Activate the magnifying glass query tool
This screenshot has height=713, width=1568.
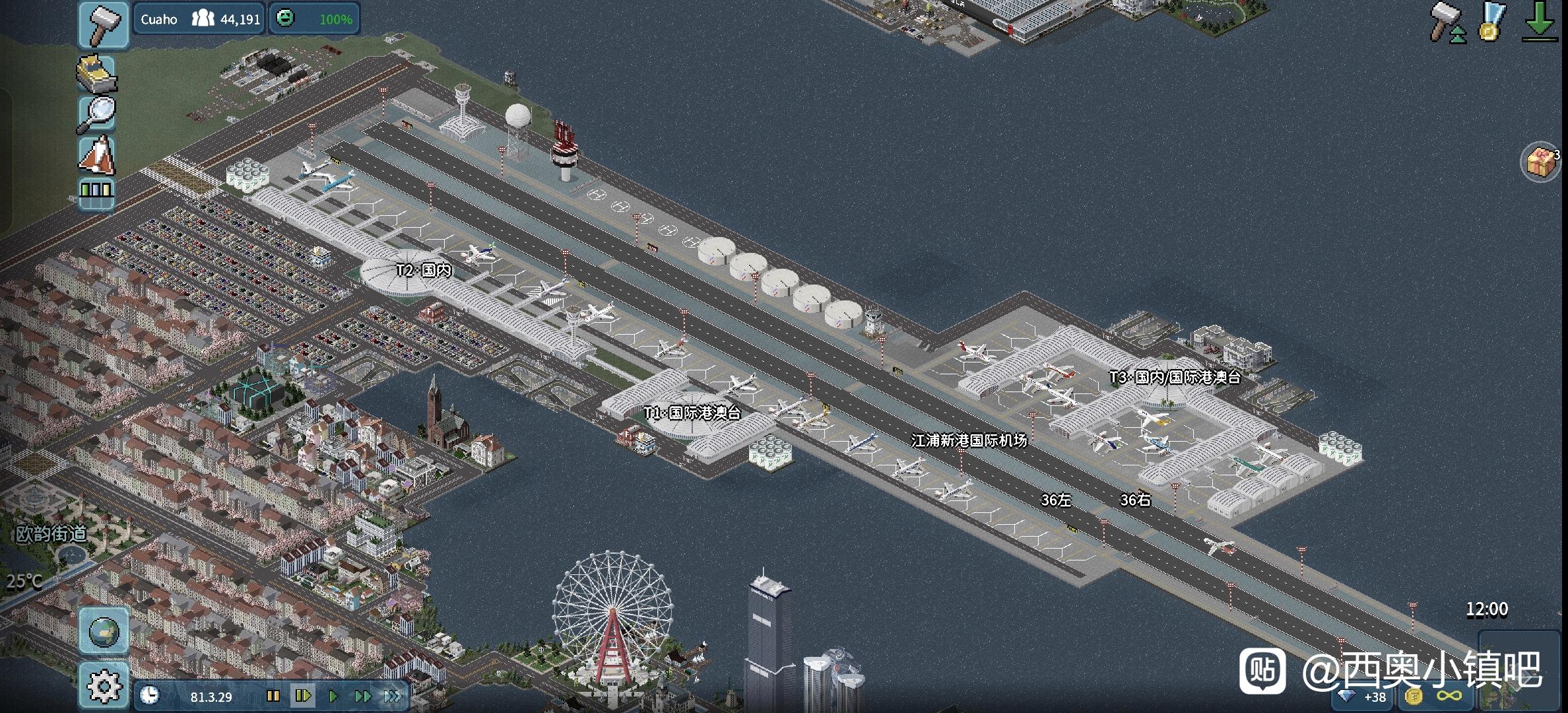click(97, 114)
